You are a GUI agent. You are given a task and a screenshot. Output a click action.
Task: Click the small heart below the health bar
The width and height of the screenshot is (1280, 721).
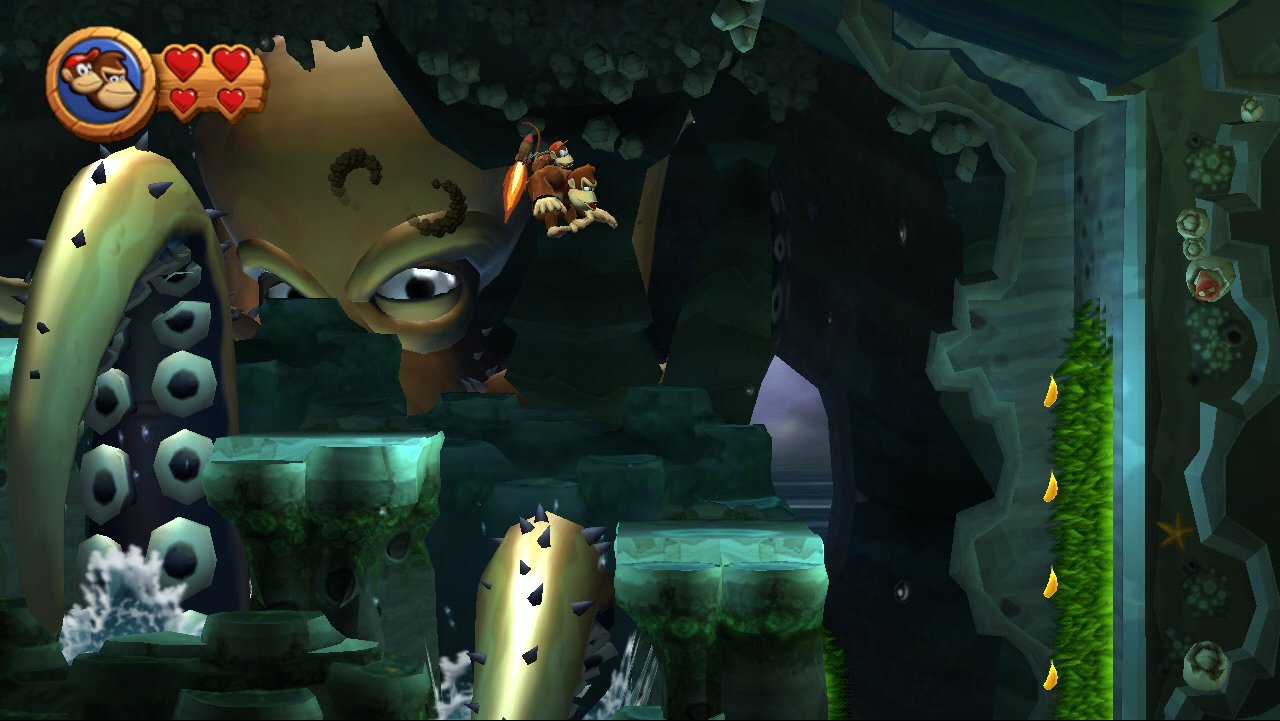click(183, 100)
